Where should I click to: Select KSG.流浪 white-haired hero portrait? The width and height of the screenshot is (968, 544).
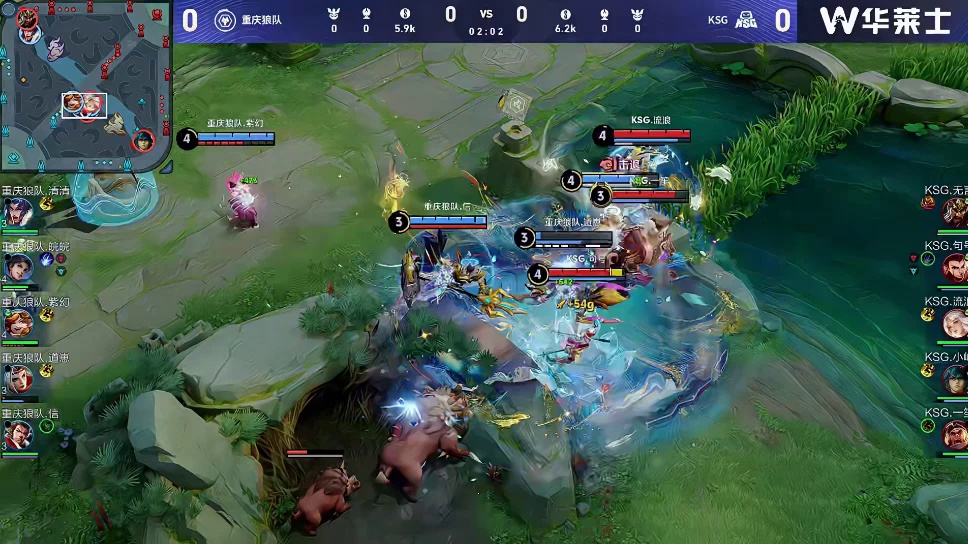click(954, 323)
